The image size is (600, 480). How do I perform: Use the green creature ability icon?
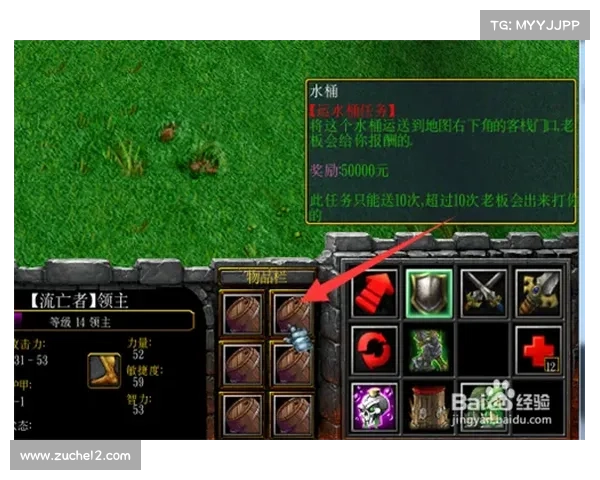coord(430,350)
